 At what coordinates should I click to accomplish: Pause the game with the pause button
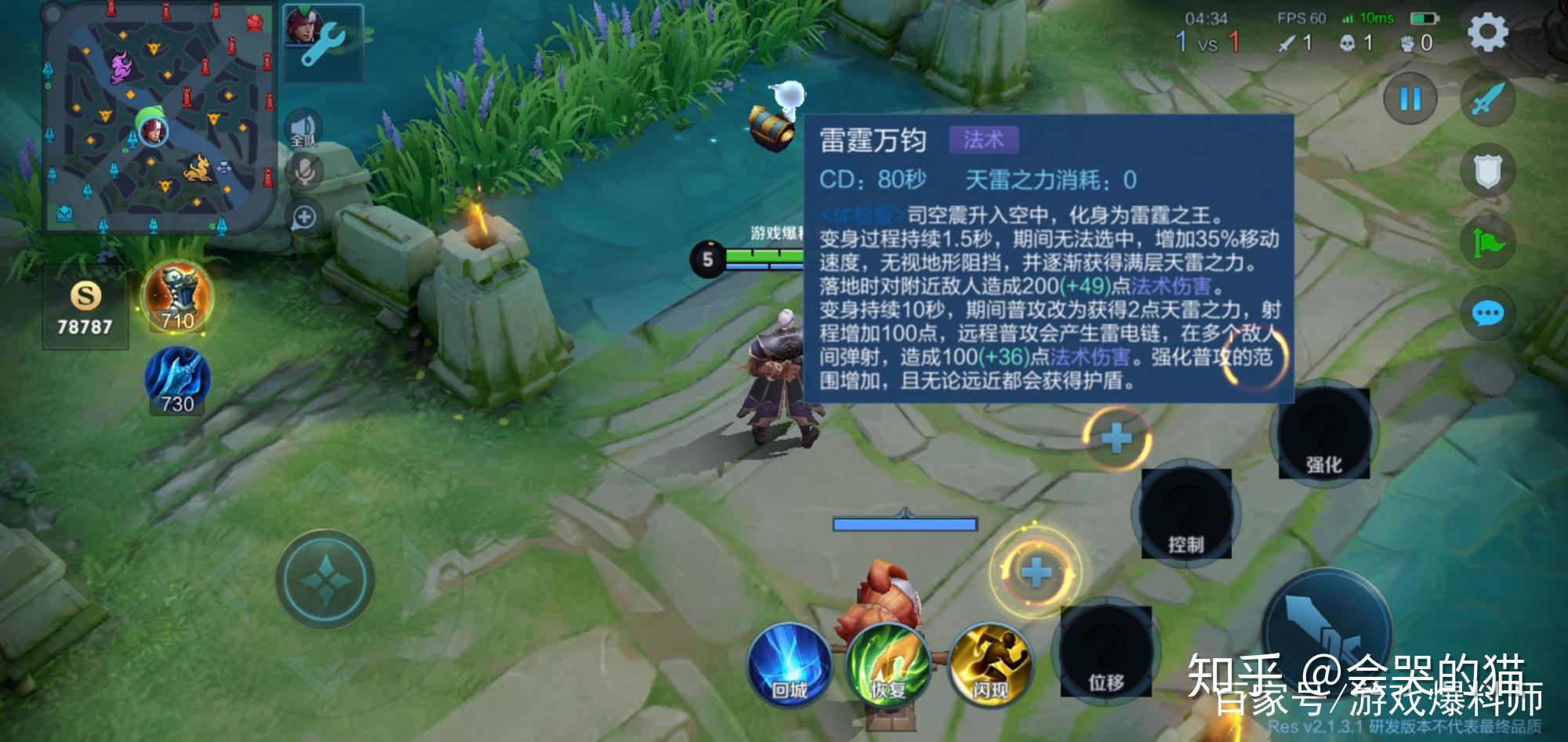pos(1409,100)
